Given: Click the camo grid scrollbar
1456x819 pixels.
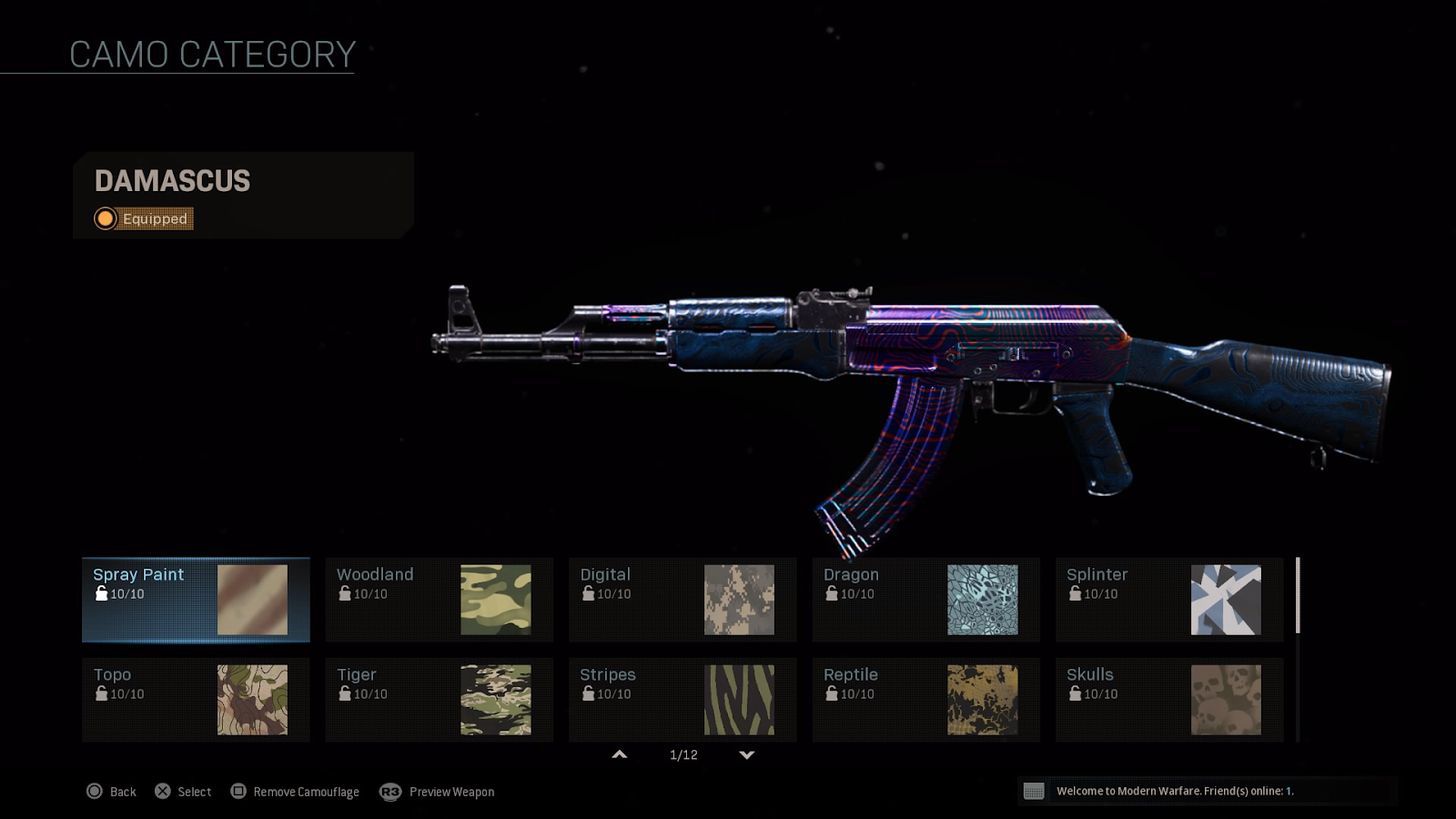Looking at the screenshot, I should (1298, 596).
